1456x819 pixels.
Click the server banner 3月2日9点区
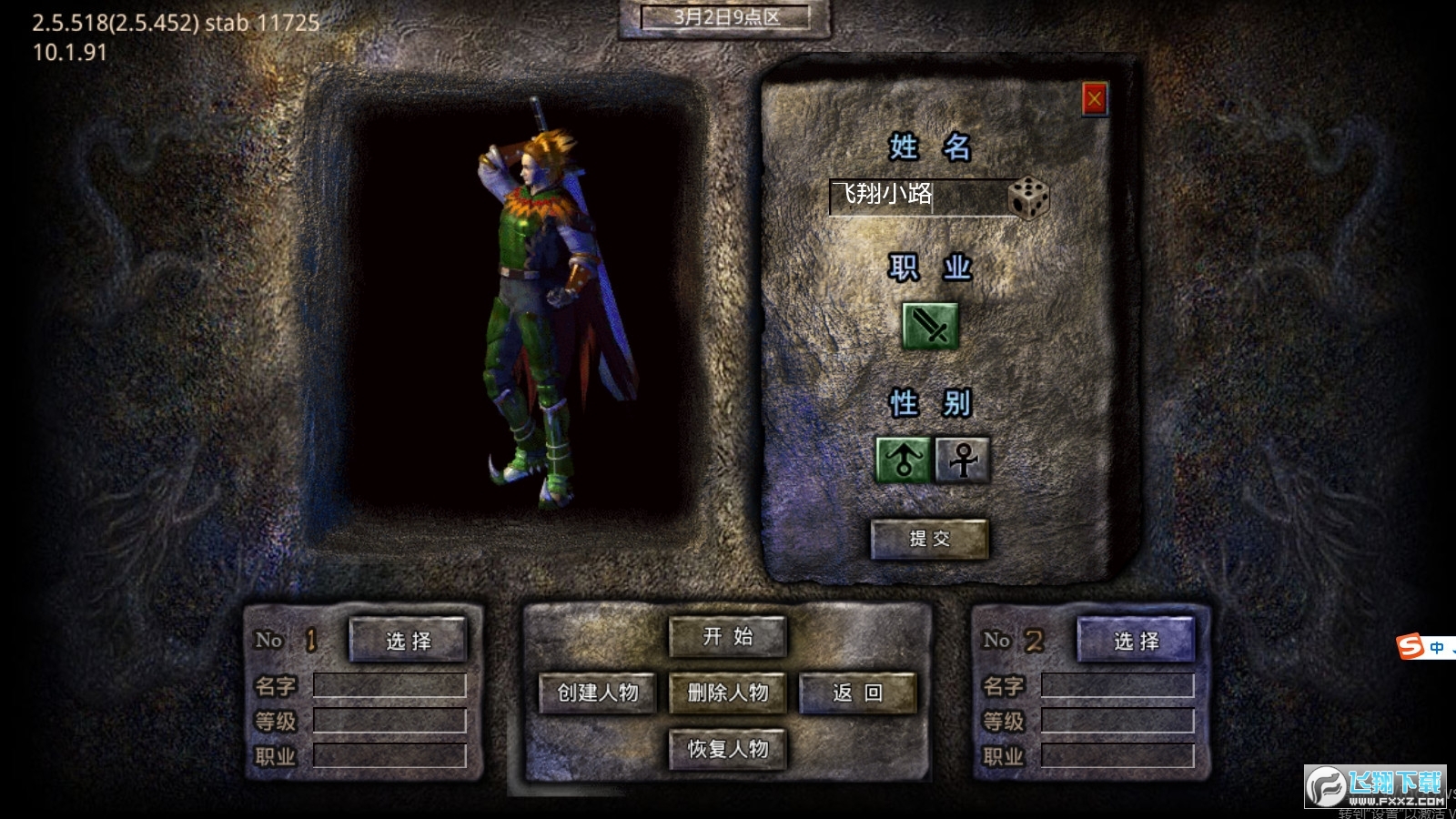pyautogui.click(x=728, y=16)
